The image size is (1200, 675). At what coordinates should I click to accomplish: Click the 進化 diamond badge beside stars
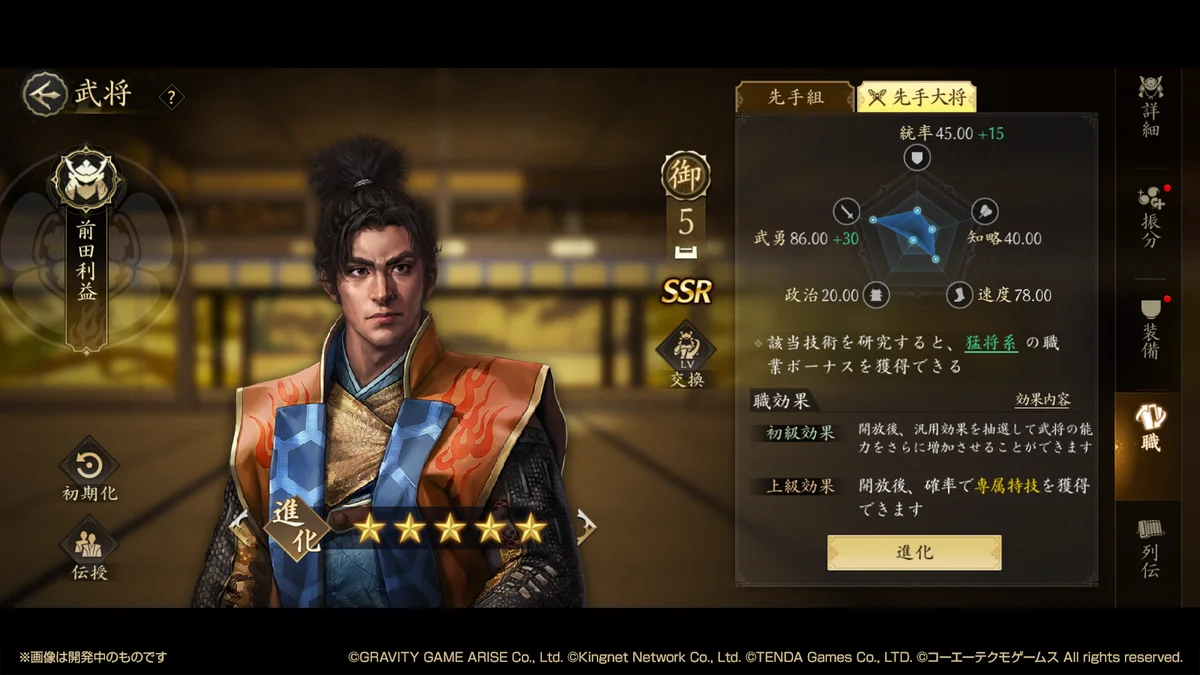[x=297, y=526]
